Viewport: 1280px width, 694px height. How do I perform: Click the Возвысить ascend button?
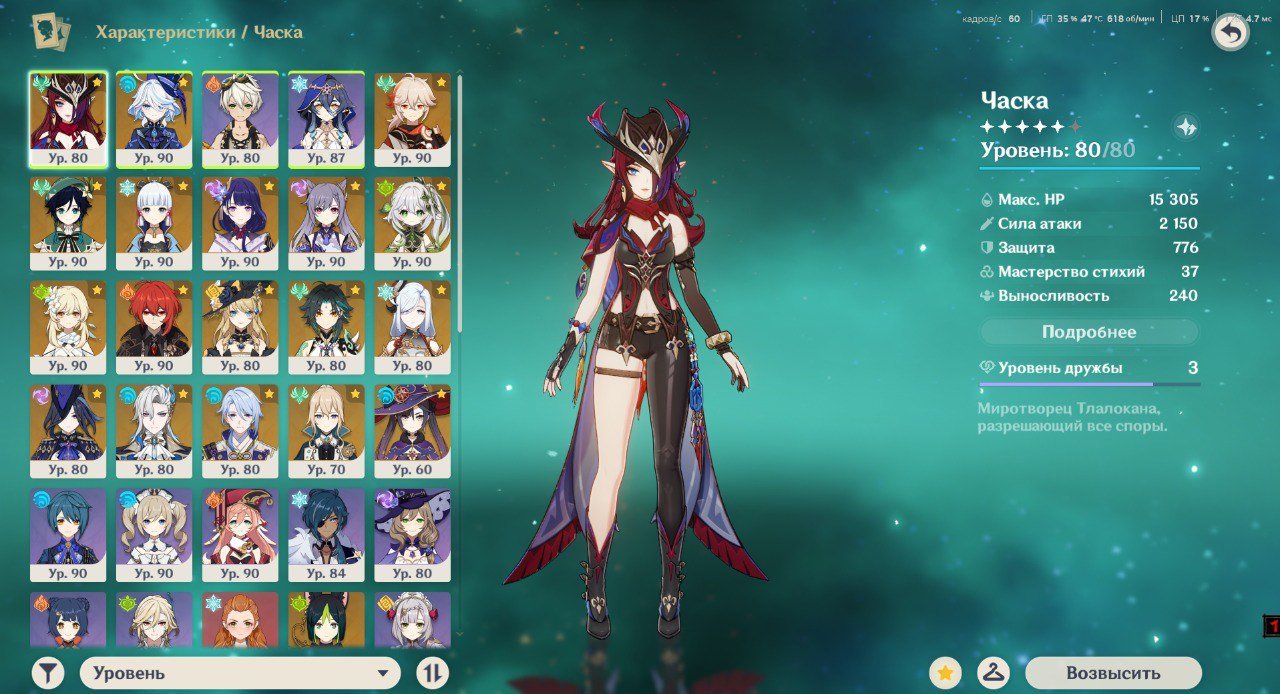pos(1113,673)
